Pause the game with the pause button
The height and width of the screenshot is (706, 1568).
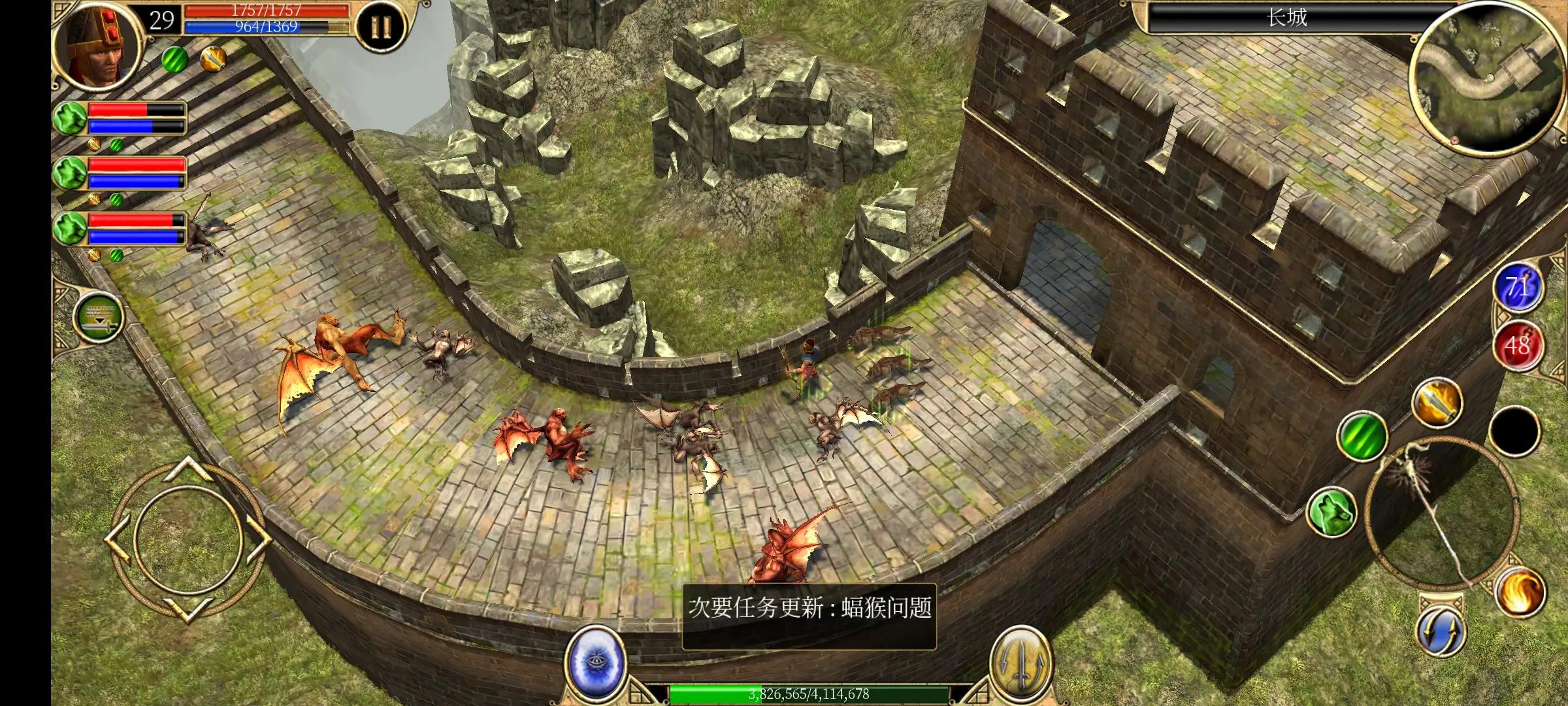(380, 27)
